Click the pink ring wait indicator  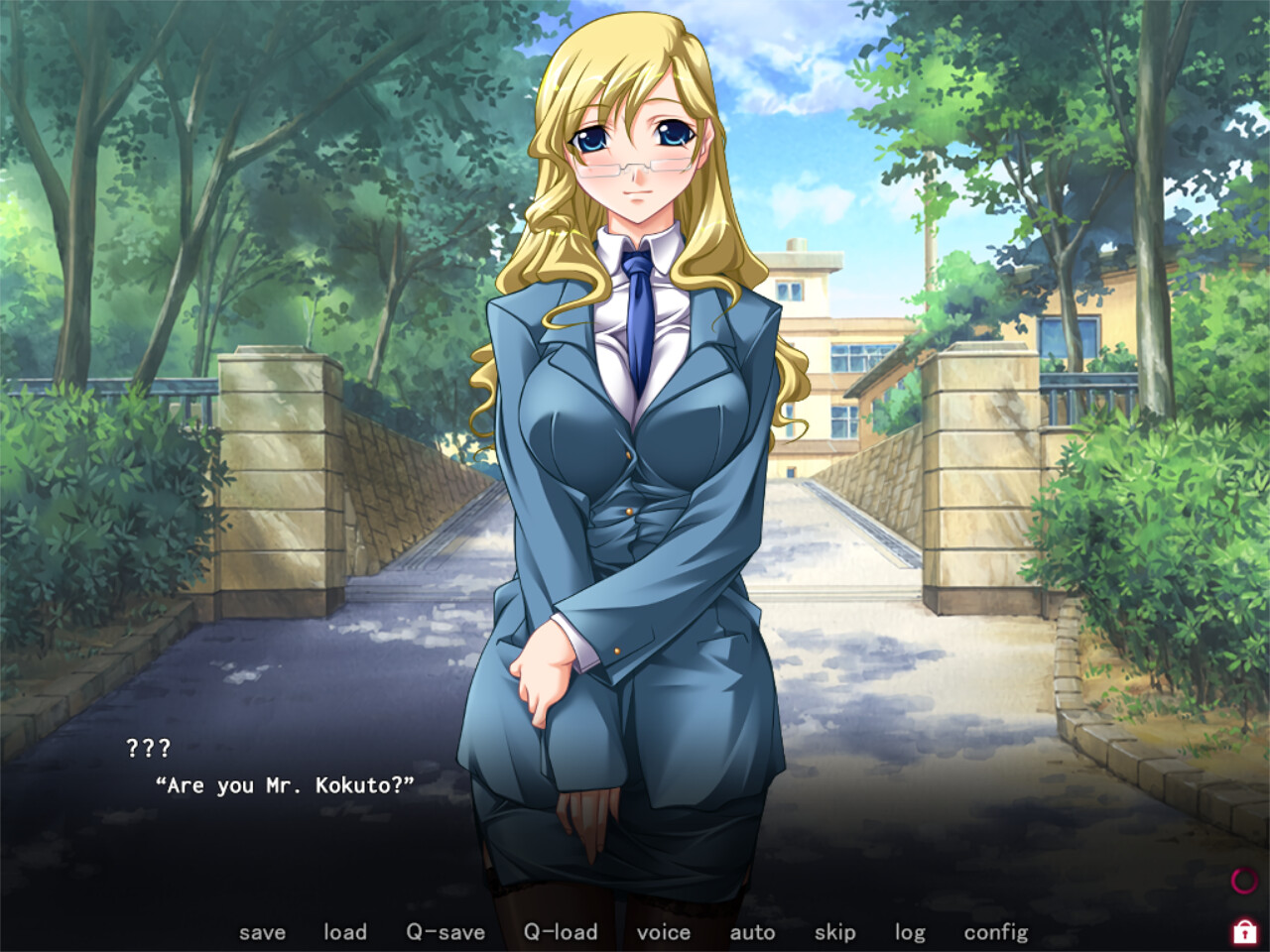pos(1243,881)
